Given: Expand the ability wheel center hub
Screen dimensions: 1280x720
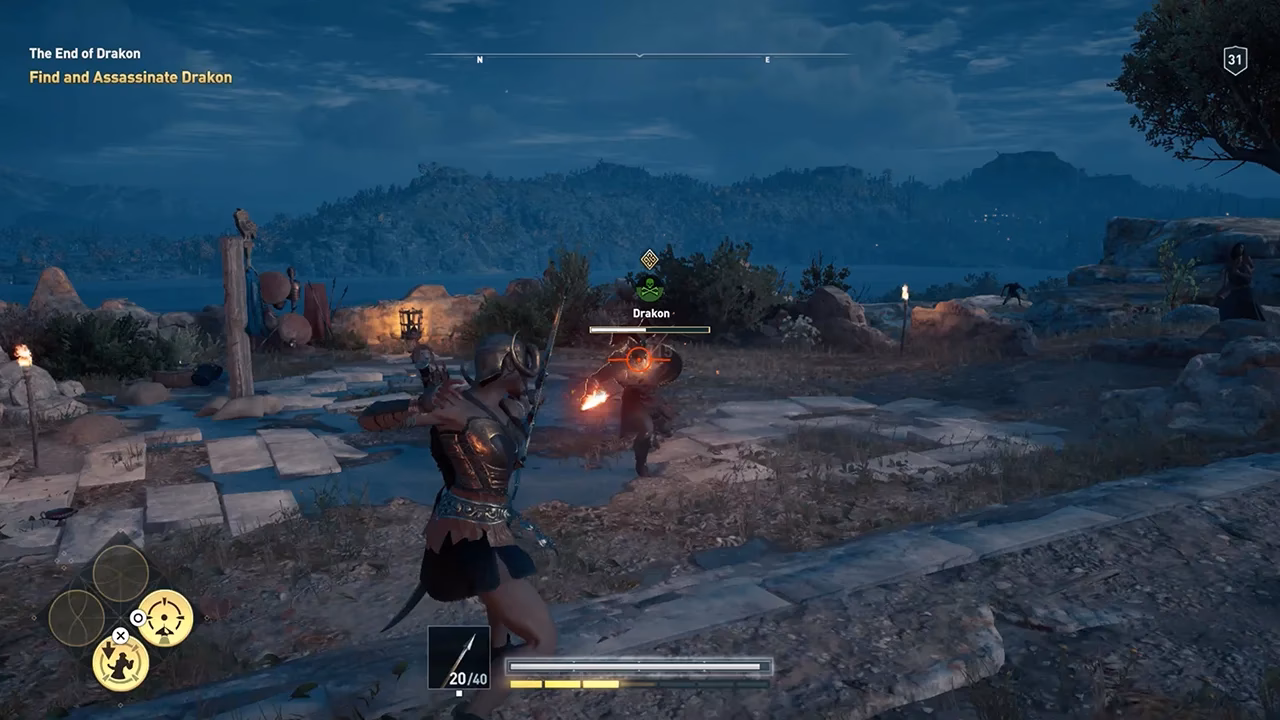Looking at the screenshot, I should click(x=119, y=618).
